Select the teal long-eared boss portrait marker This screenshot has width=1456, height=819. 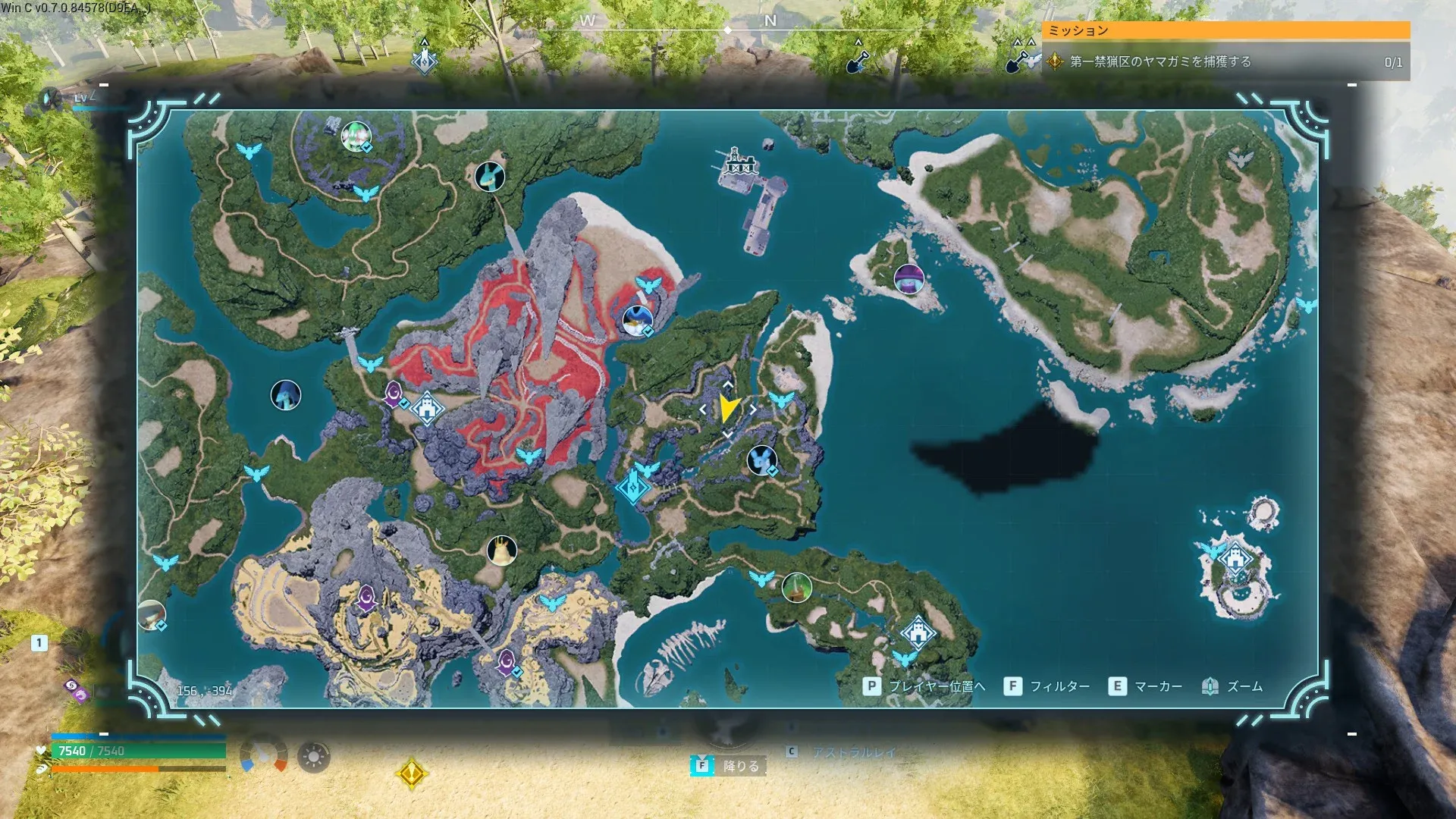pyautogui.click(x=489, y=177)
